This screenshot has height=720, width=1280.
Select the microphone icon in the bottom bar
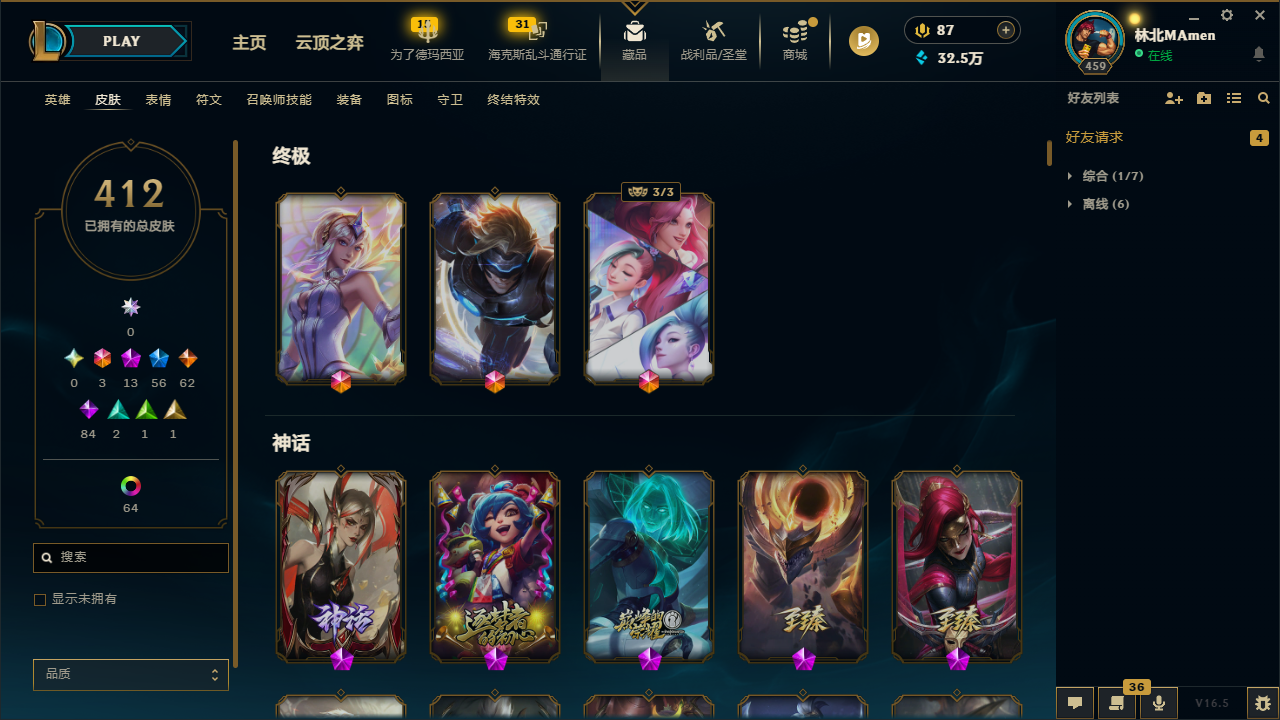1159,703
